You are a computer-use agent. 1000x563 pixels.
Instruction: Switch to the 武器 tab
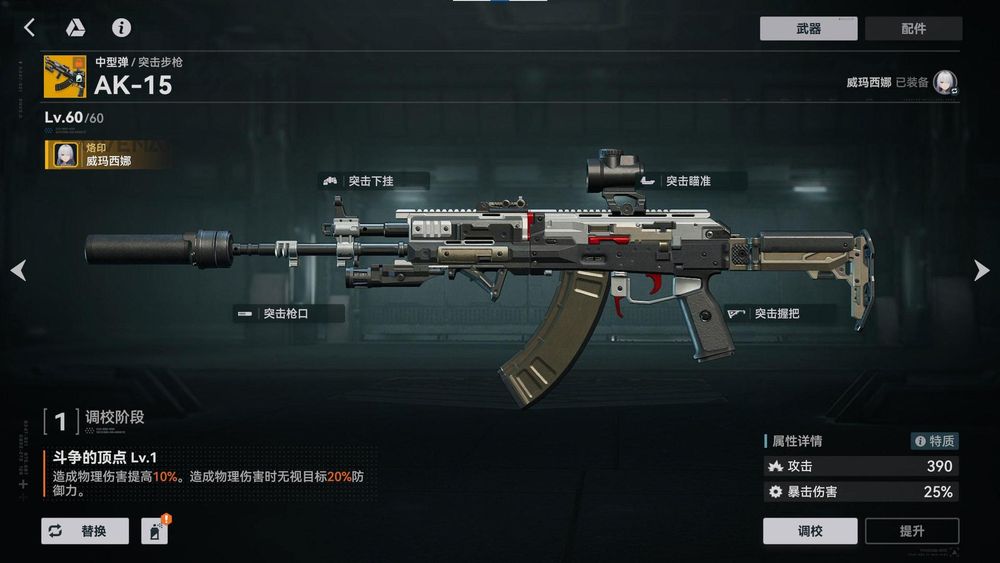[808, 29]
